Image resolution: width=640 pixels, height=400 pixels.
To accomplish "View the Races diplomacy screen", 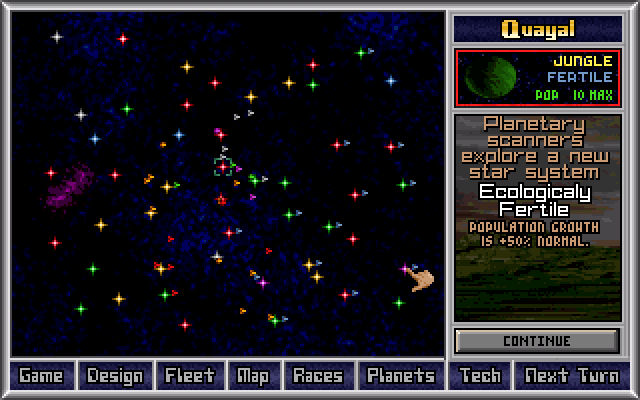I will 317,376.
